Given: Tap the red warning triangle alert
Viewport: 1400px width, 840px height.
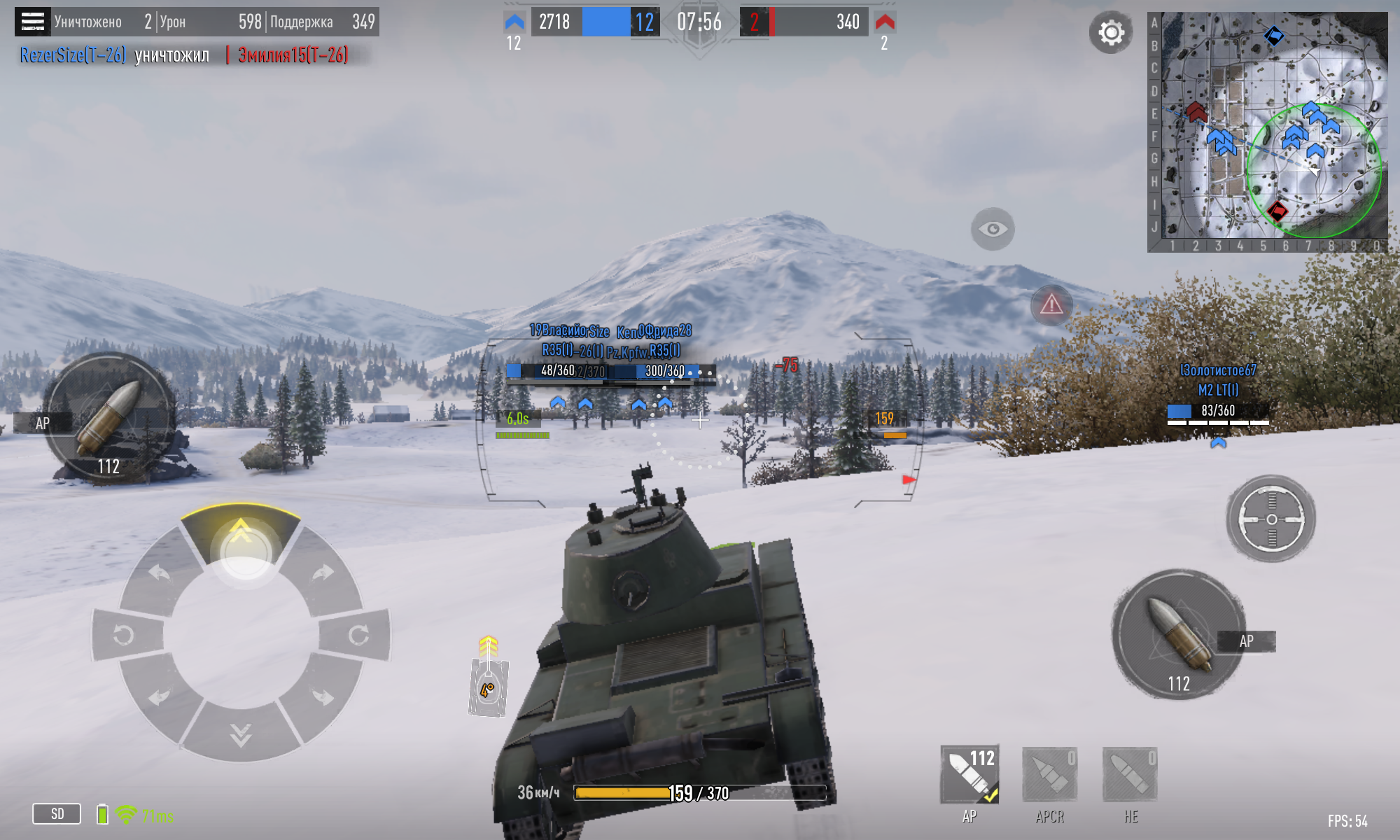Looking at the screenshot, I should coord(1051,304).
